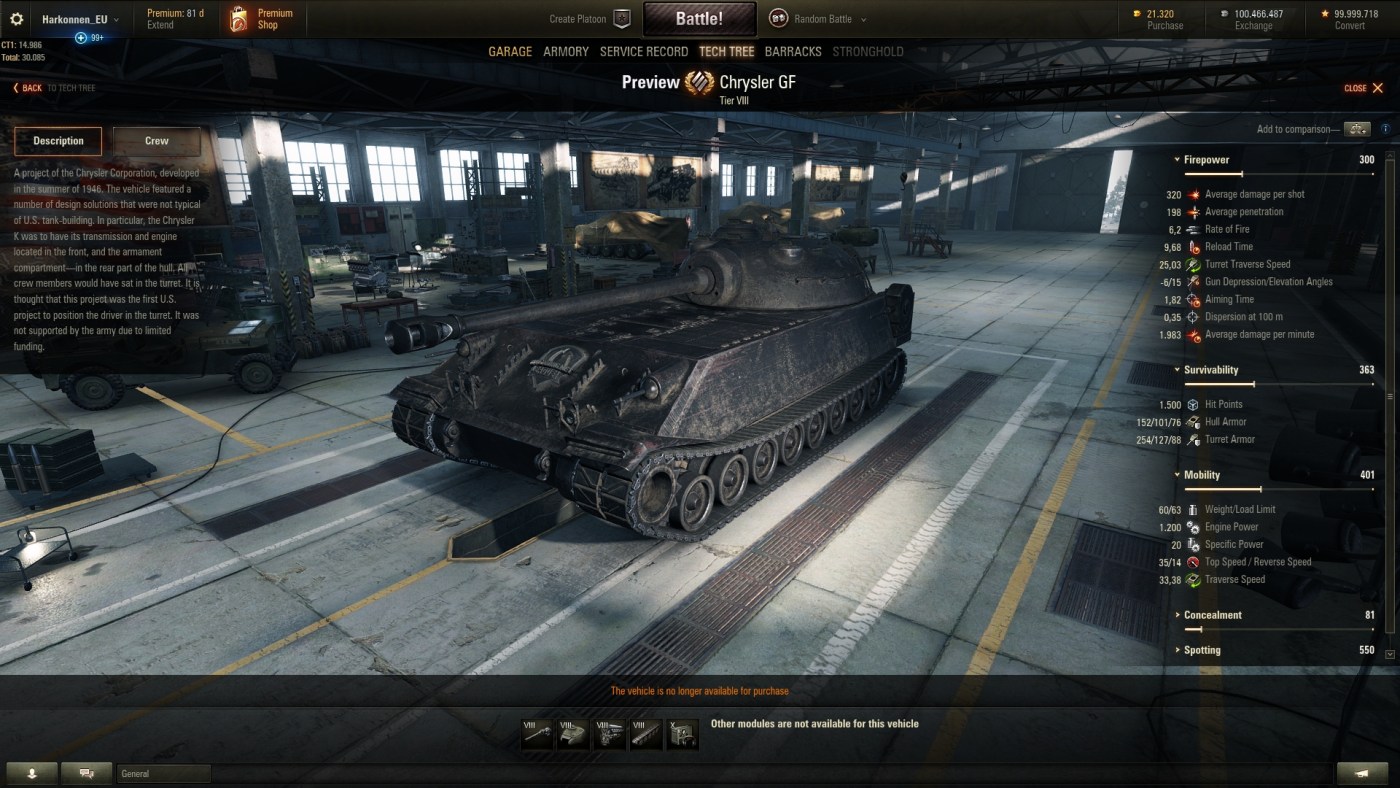Click the General chat input field
The image size is (1400, 788).
164,773
